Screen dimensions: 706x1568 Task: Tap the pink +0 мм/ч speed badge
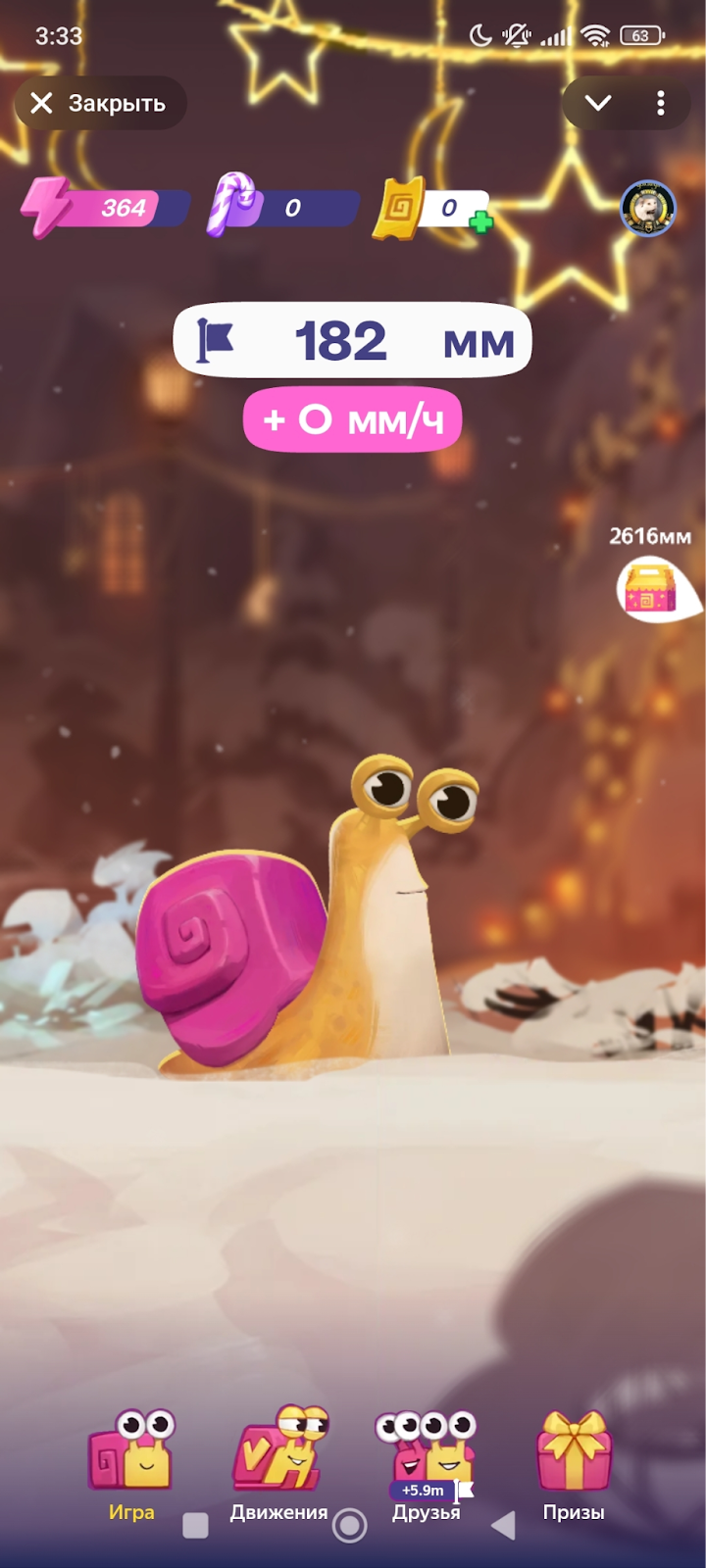click(352, 419)
